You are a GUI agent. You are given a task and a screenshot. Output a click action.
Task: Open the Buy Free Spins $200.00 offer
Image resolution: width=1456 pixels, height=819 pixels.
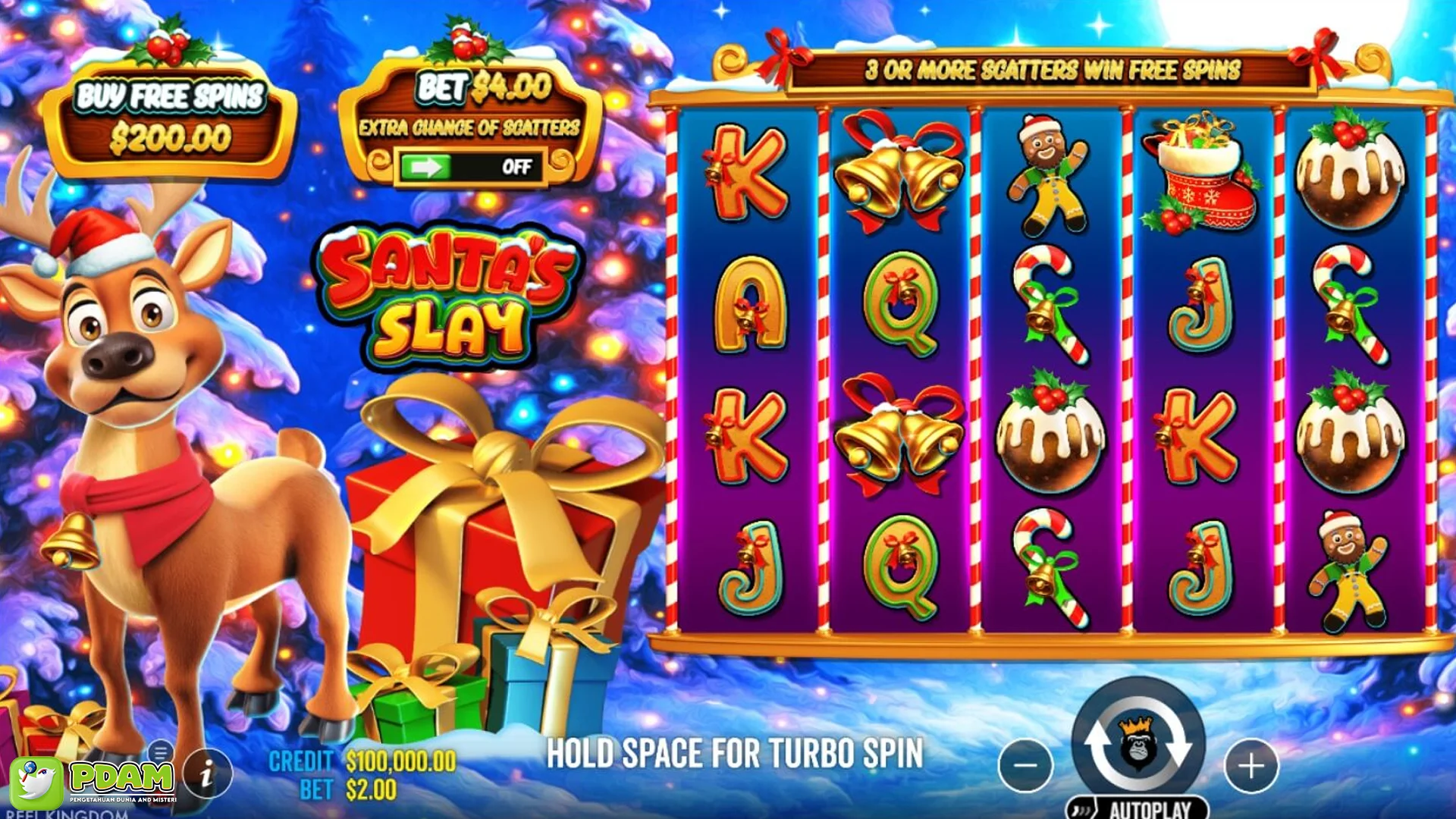click(170, 118)
